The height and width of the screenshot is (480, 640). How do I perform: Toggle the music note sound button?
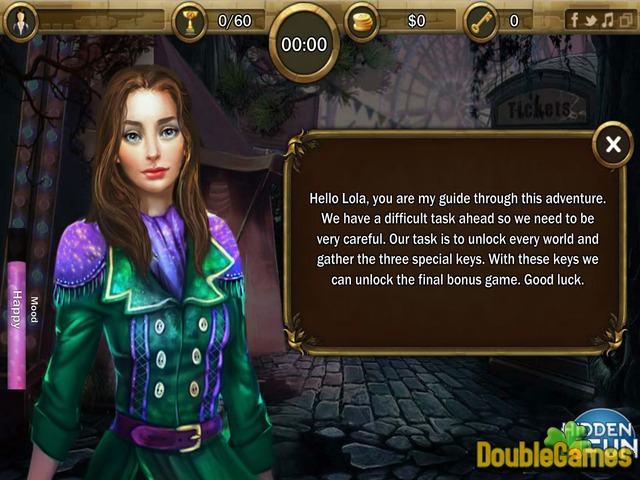607,20
